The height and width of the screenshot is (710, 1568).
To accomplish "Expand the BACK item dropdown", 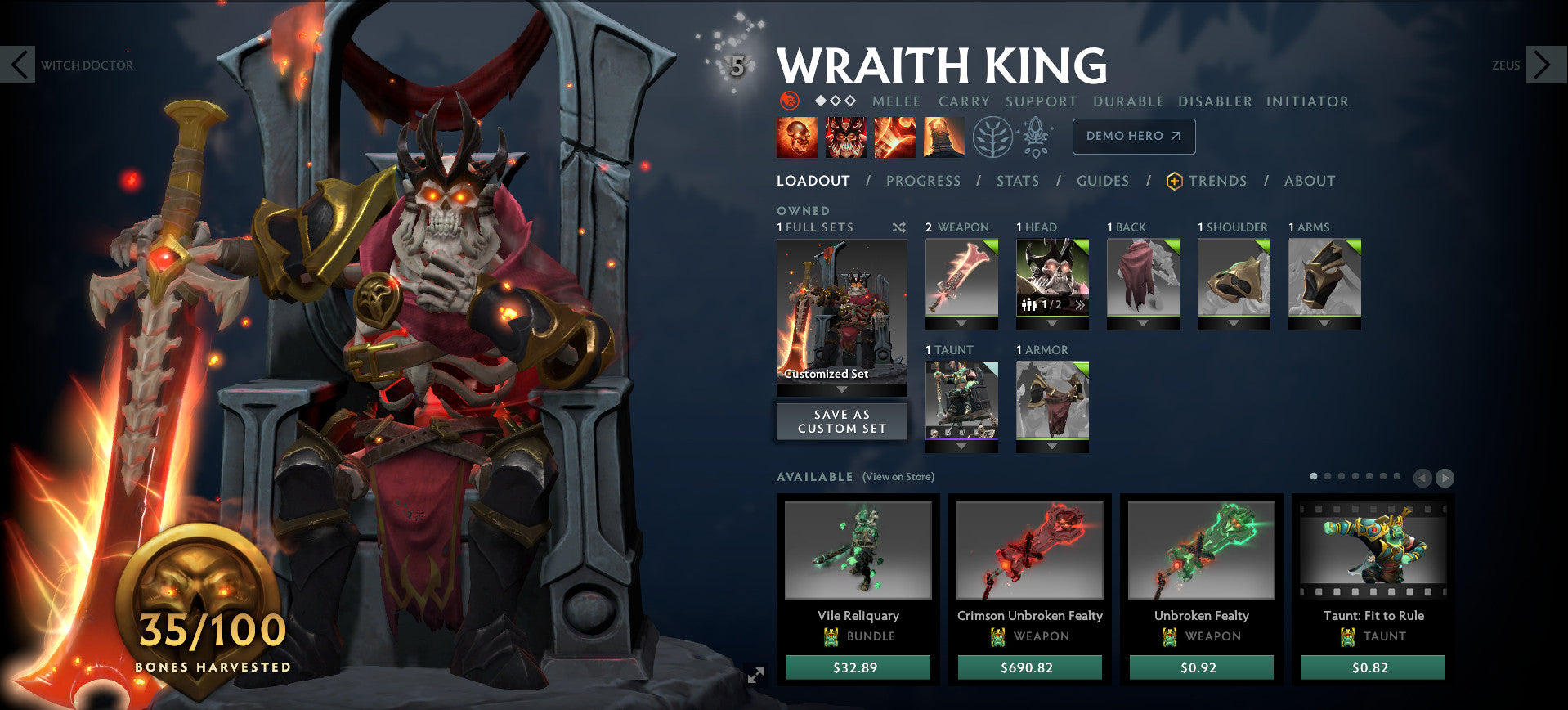I will (1142, 321).
